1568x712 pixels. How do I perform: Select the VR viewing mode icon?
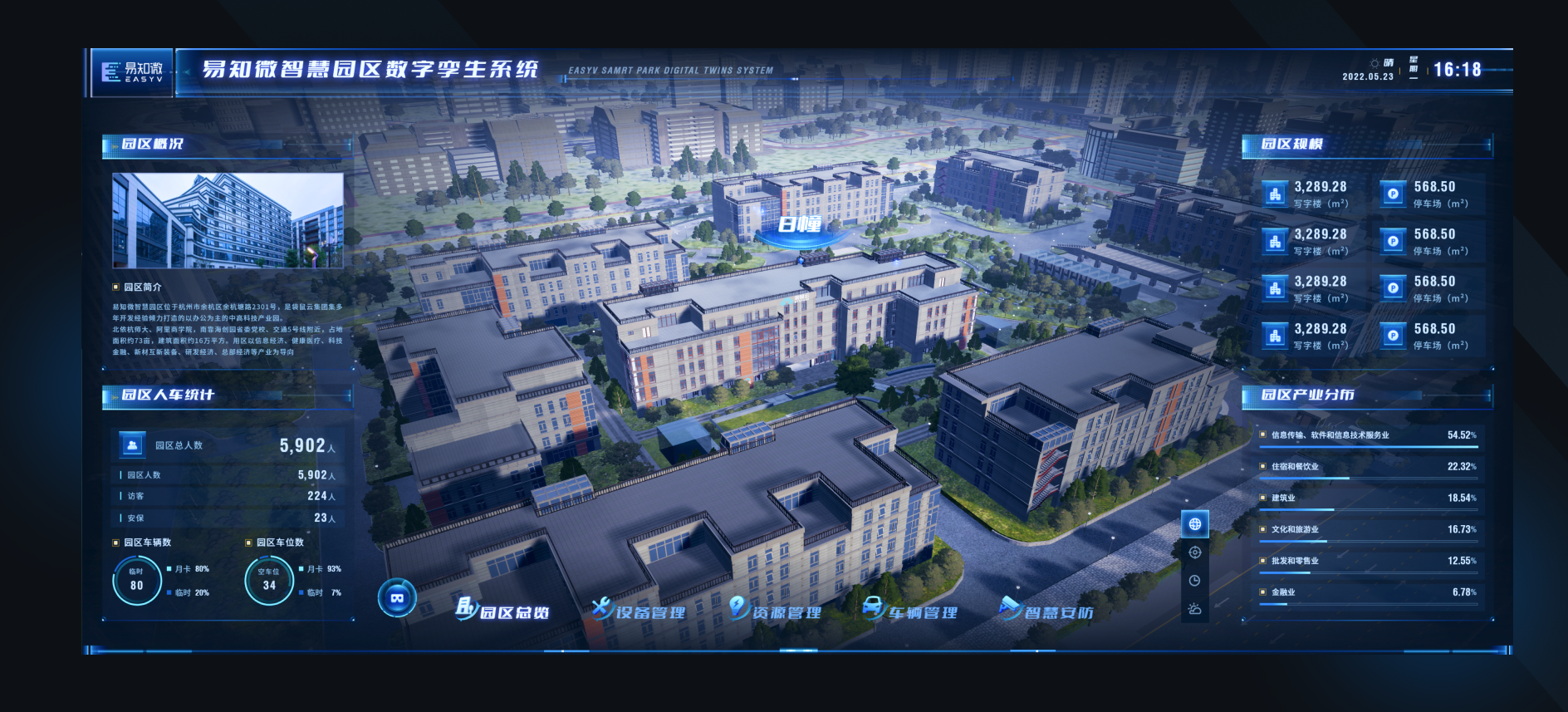[x=397, y=600]
